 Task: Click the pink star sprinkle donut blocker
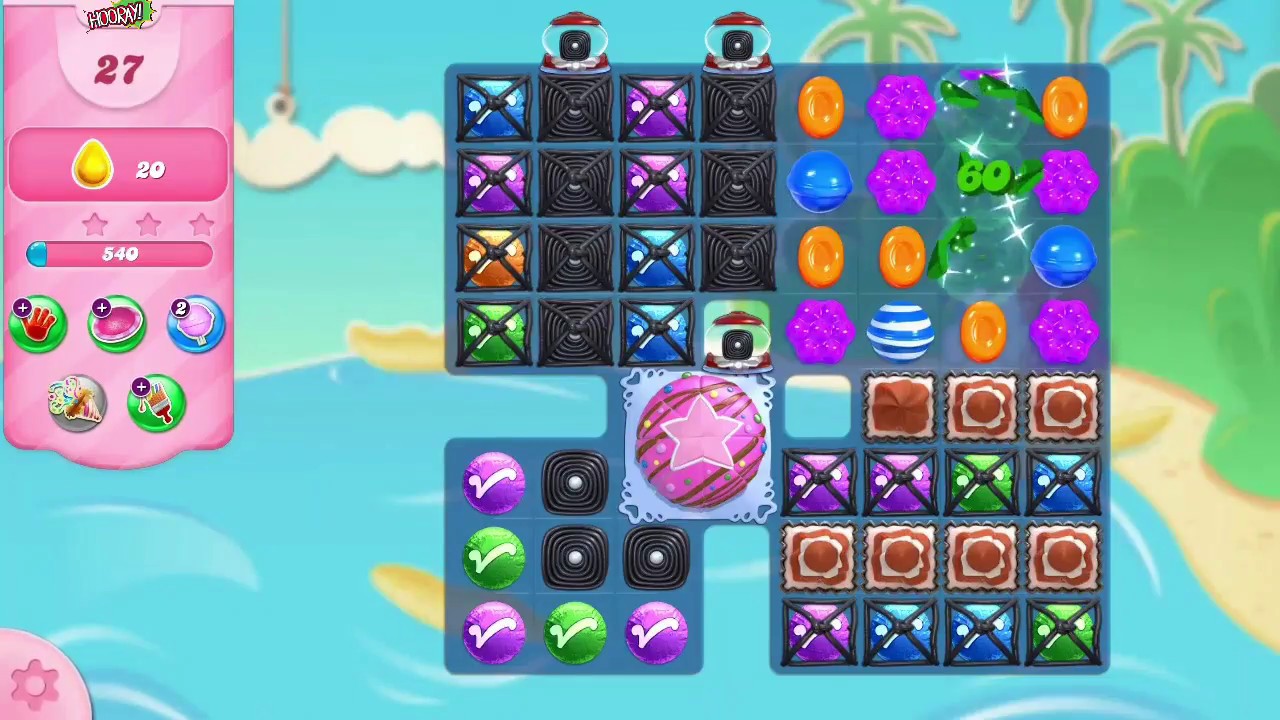(x=700, y=440)
